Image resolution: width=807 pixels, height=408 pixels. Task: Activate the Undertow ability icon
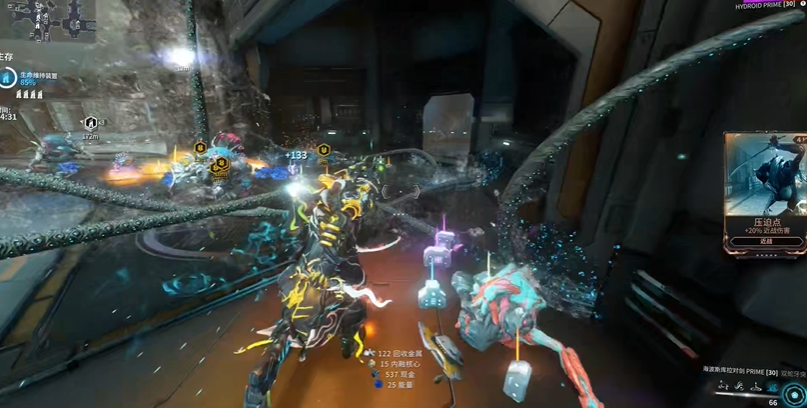755,386
